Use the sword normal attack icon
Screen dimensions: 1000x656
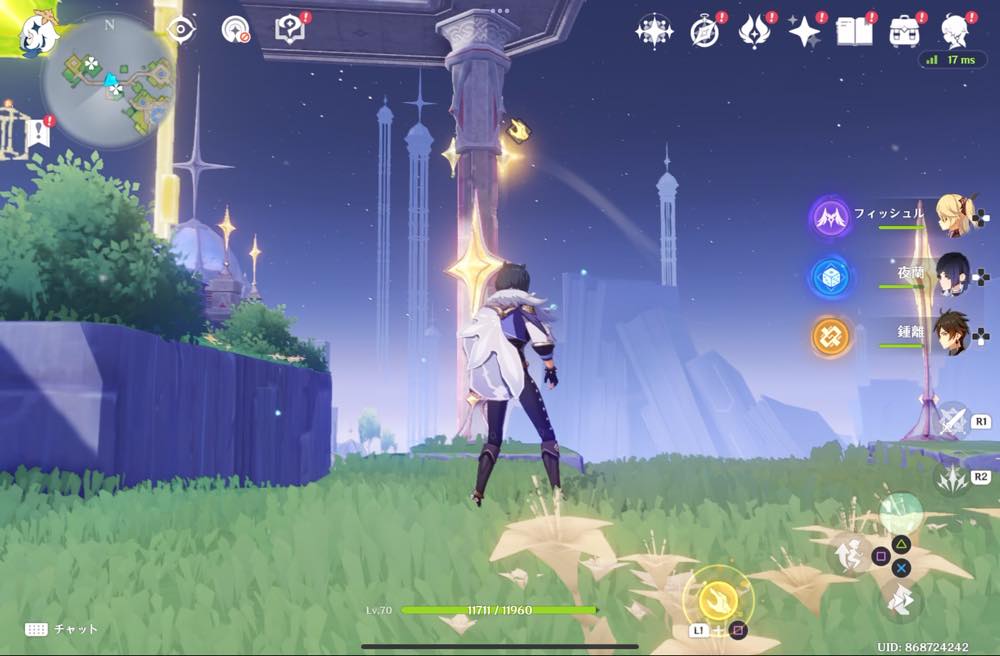click(x=951, y=421)
